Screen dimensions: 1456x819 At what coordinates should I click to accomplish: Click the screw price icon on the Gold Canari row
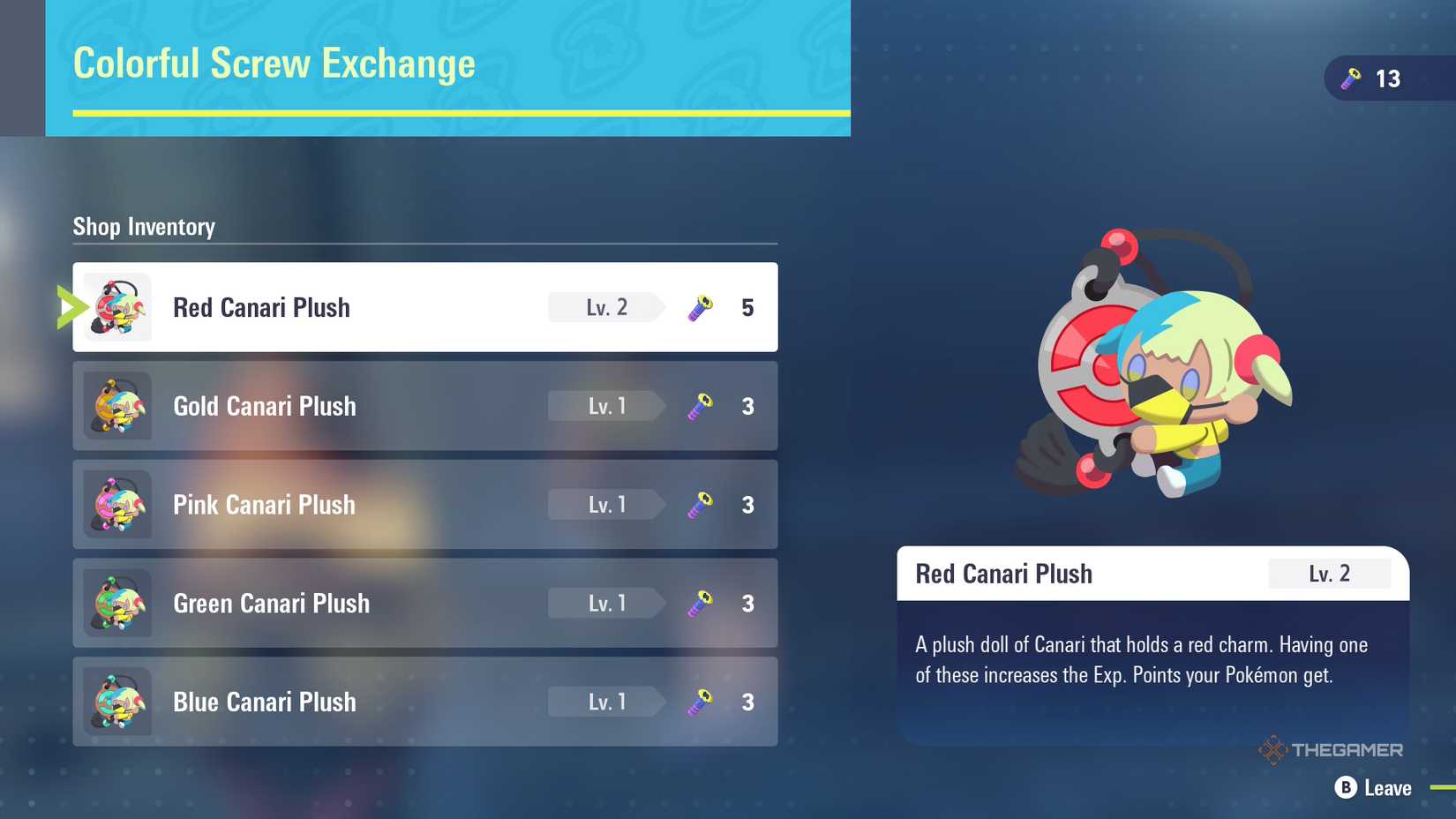(698, 406)
